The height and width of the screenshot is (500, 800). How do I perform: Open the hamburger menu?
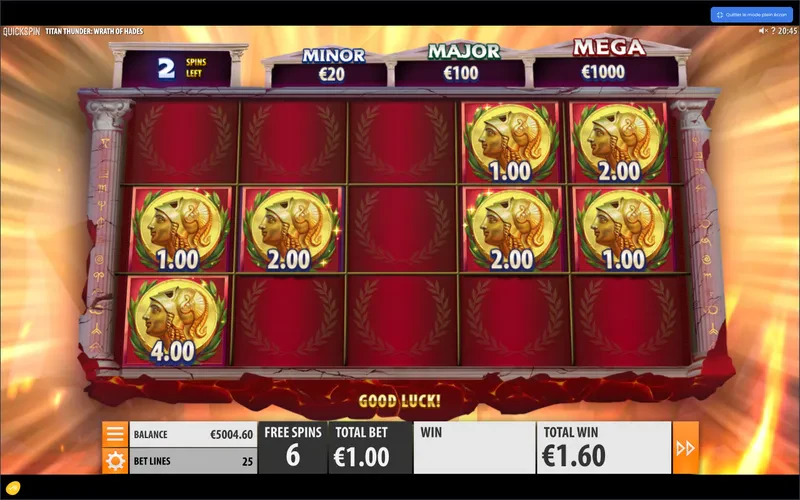click(115, 434)
